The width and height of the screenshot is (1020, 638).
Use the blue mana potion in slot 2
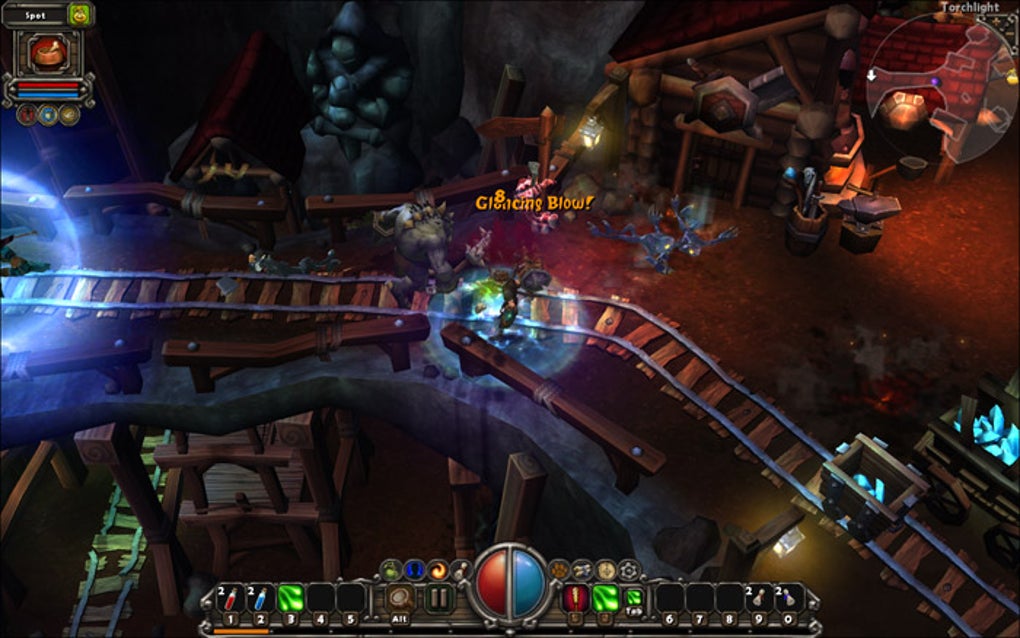point(262,598)
